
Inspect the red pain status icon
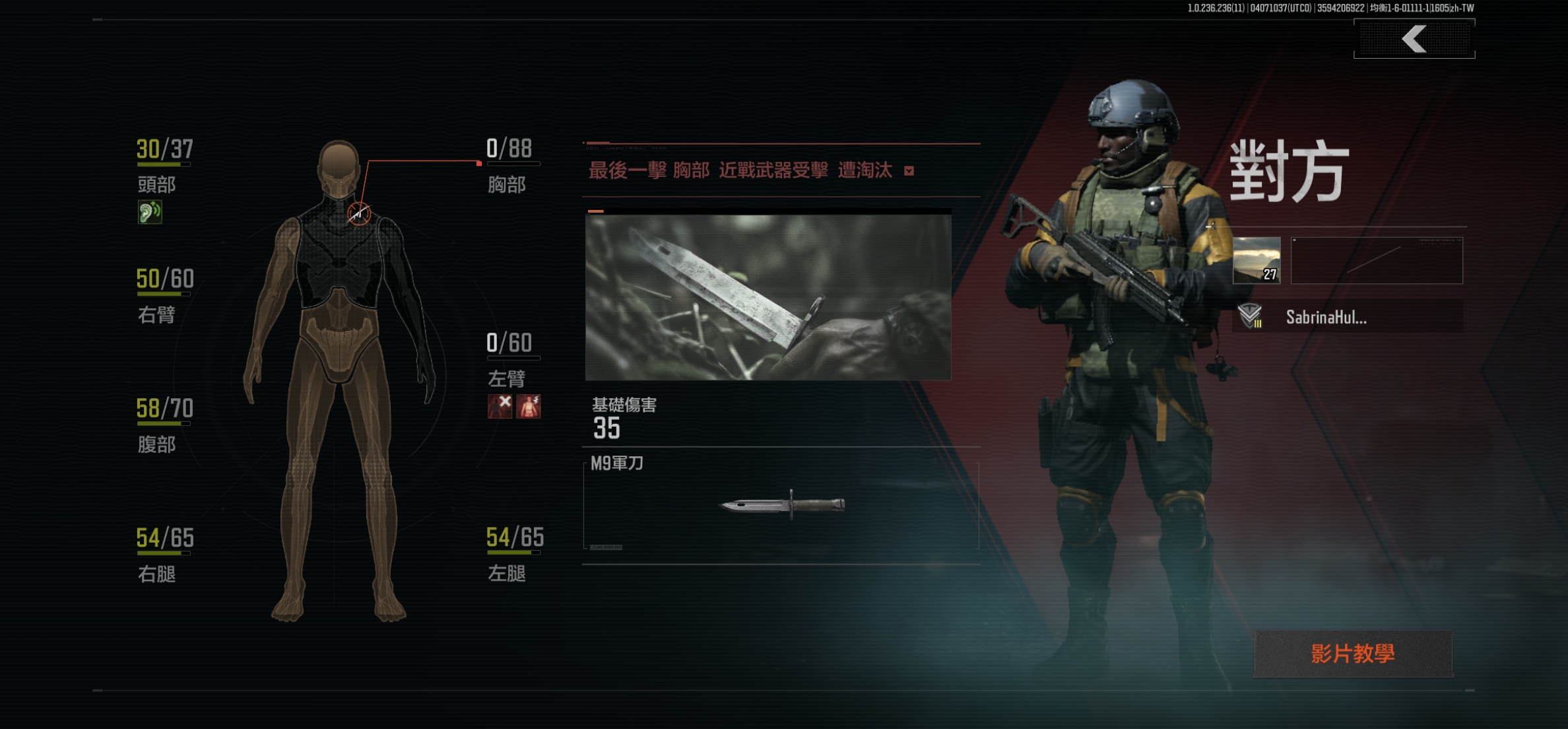[529, 406]
